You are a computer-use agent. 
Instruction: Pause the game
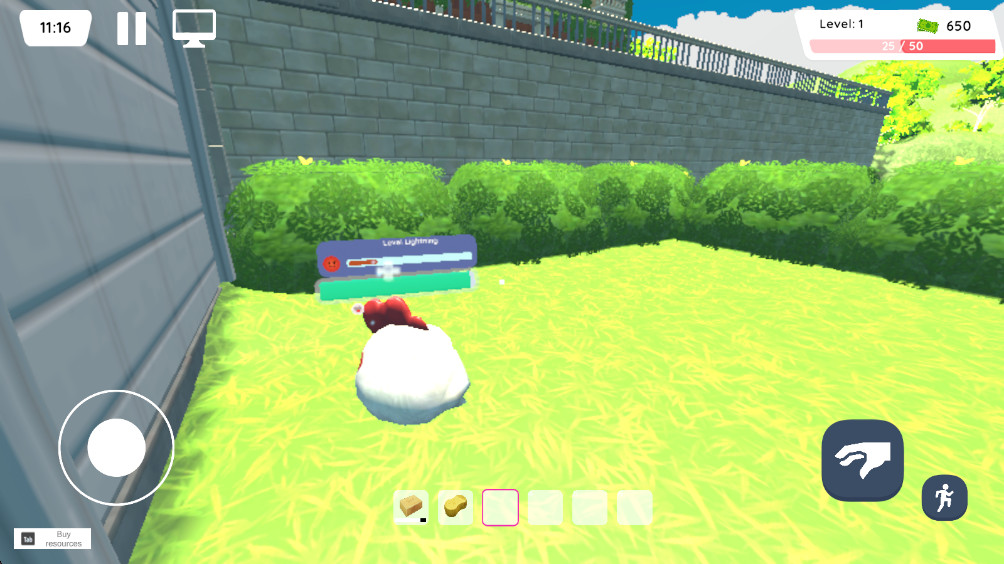[x=131, y=28]
